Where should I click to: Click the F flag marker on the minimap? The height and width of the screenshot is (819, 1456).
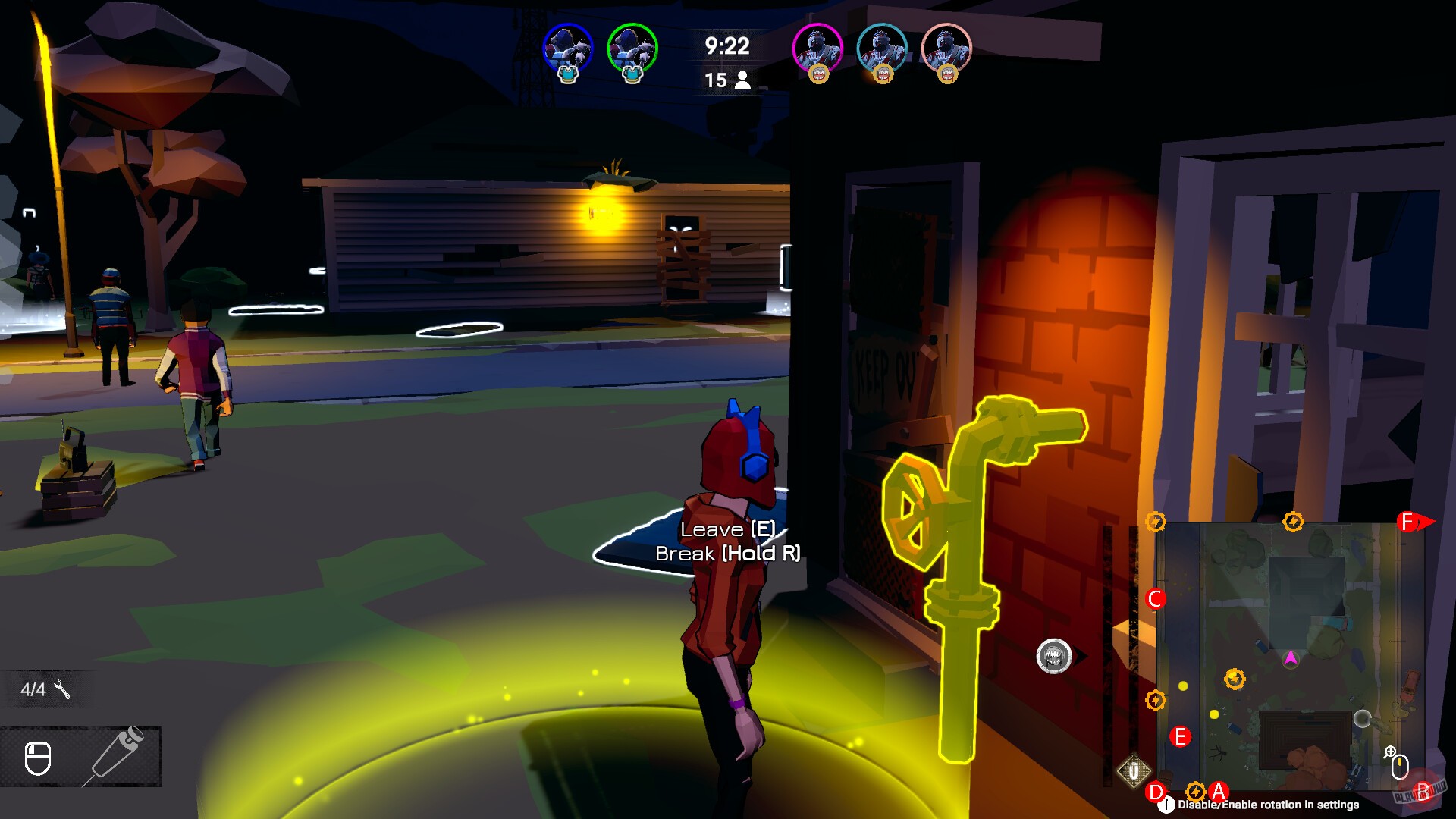point(1406,522)
